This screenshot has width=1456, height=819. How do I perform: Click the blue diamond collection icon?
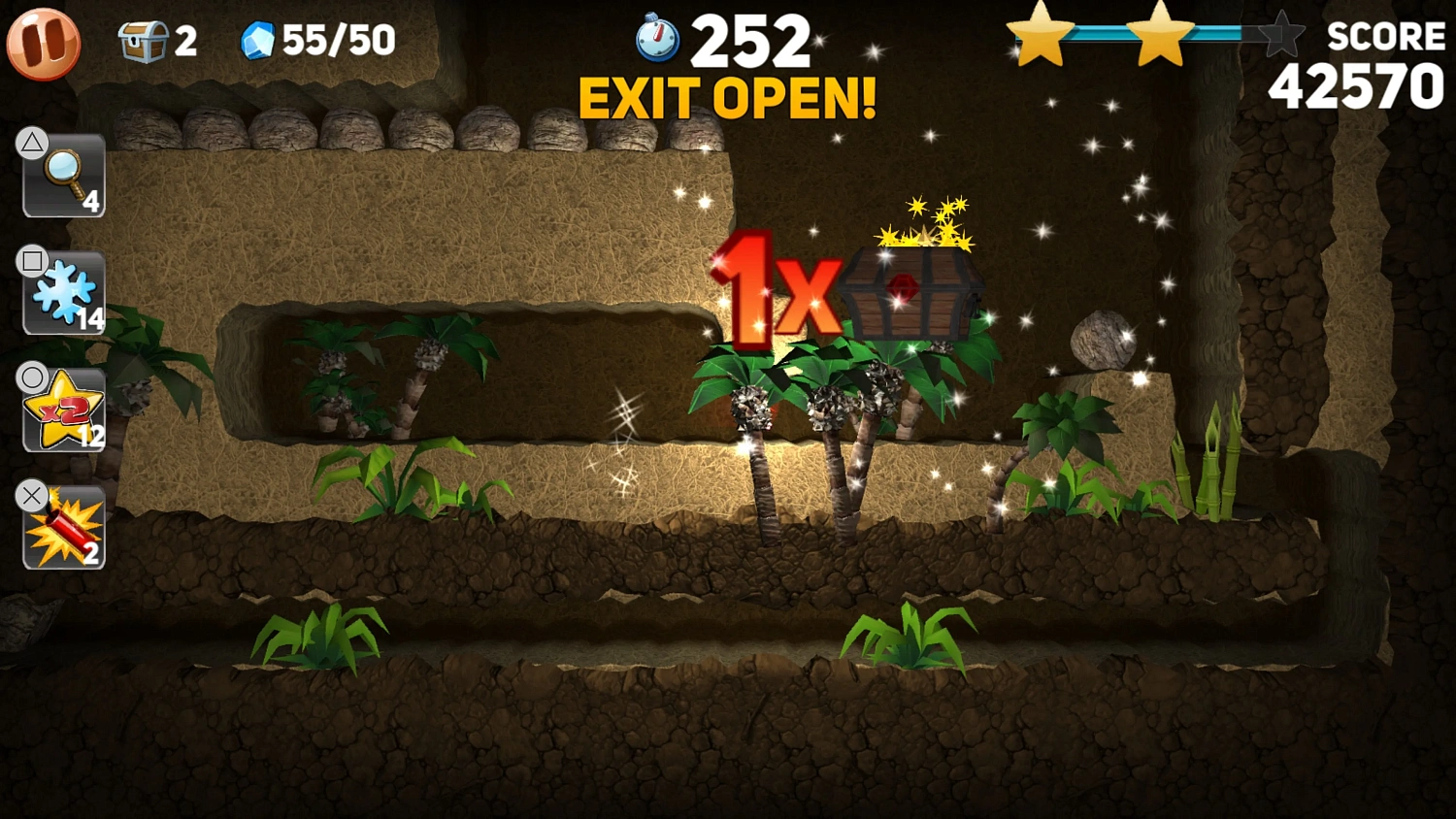coord(260,41)
